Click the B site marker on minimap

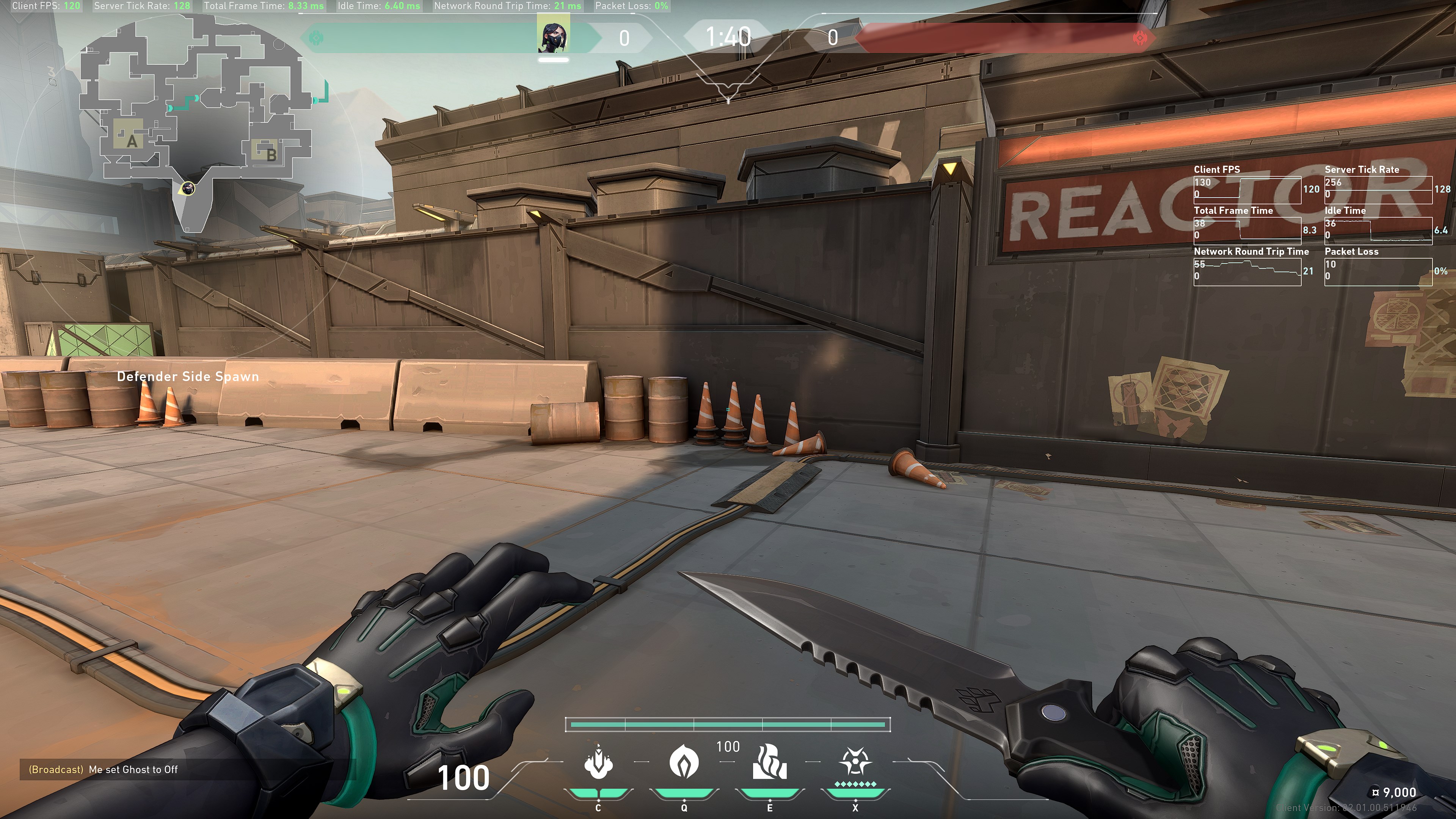click(x=271, y=154)
